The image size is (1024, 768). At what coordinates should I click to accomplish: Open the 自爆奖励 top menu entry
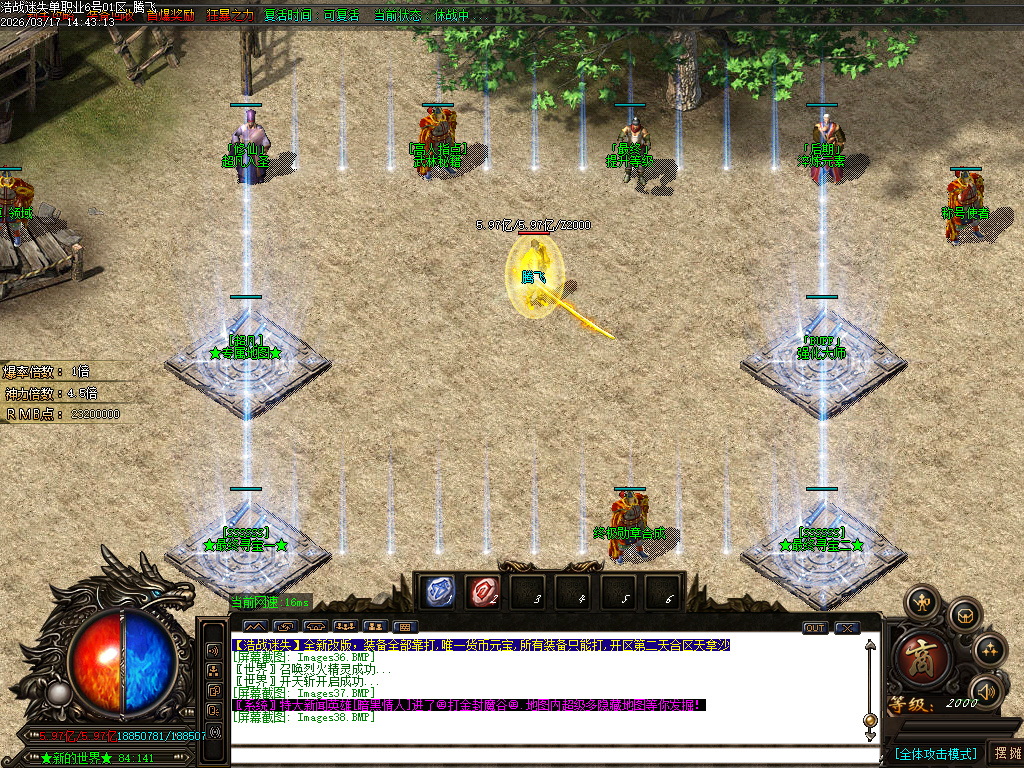pyautogui.click(x=170, y=16)
